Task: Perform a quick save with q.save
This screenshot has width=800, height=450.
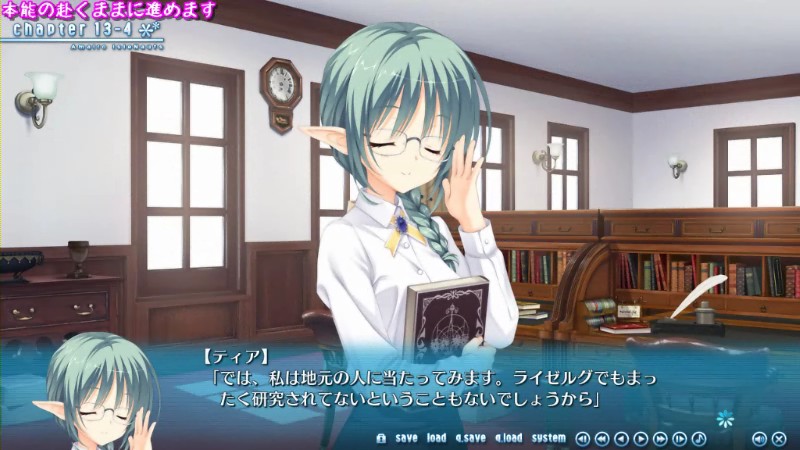Action: (x=470, y=438)
